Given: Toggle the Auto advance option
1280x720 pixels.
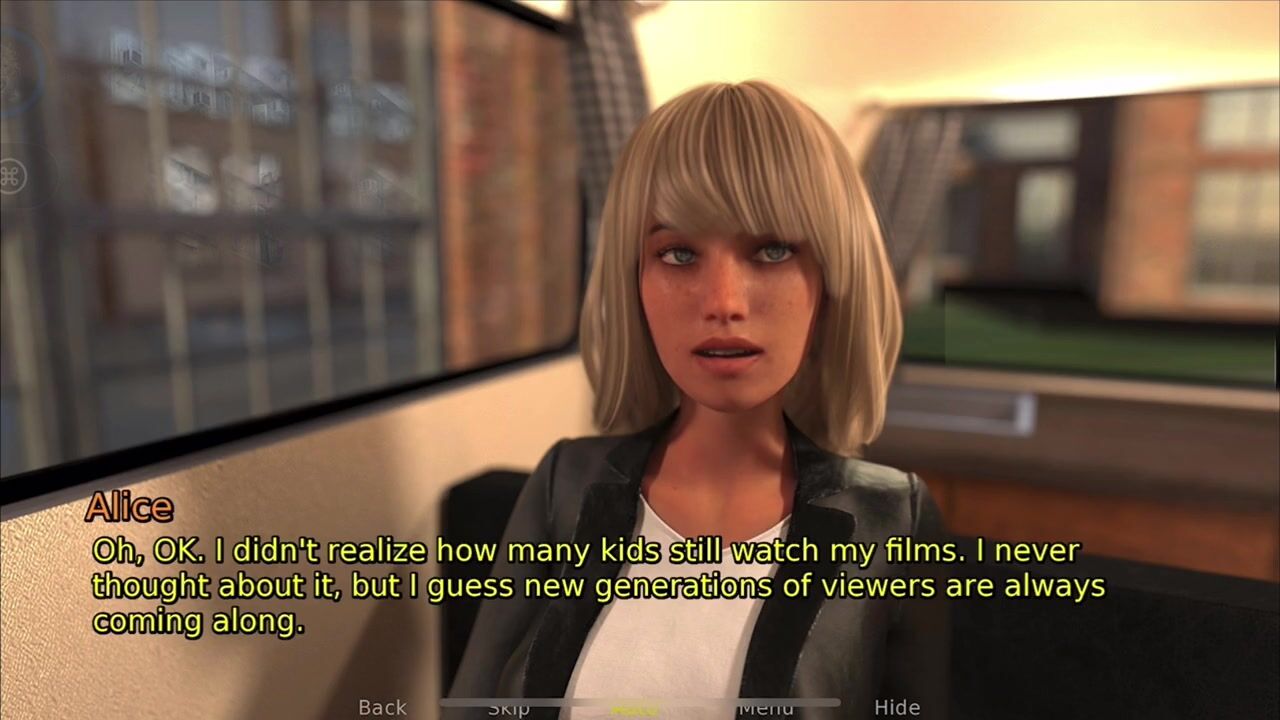Looking at the screenshot, I should [x=634, y=708].
